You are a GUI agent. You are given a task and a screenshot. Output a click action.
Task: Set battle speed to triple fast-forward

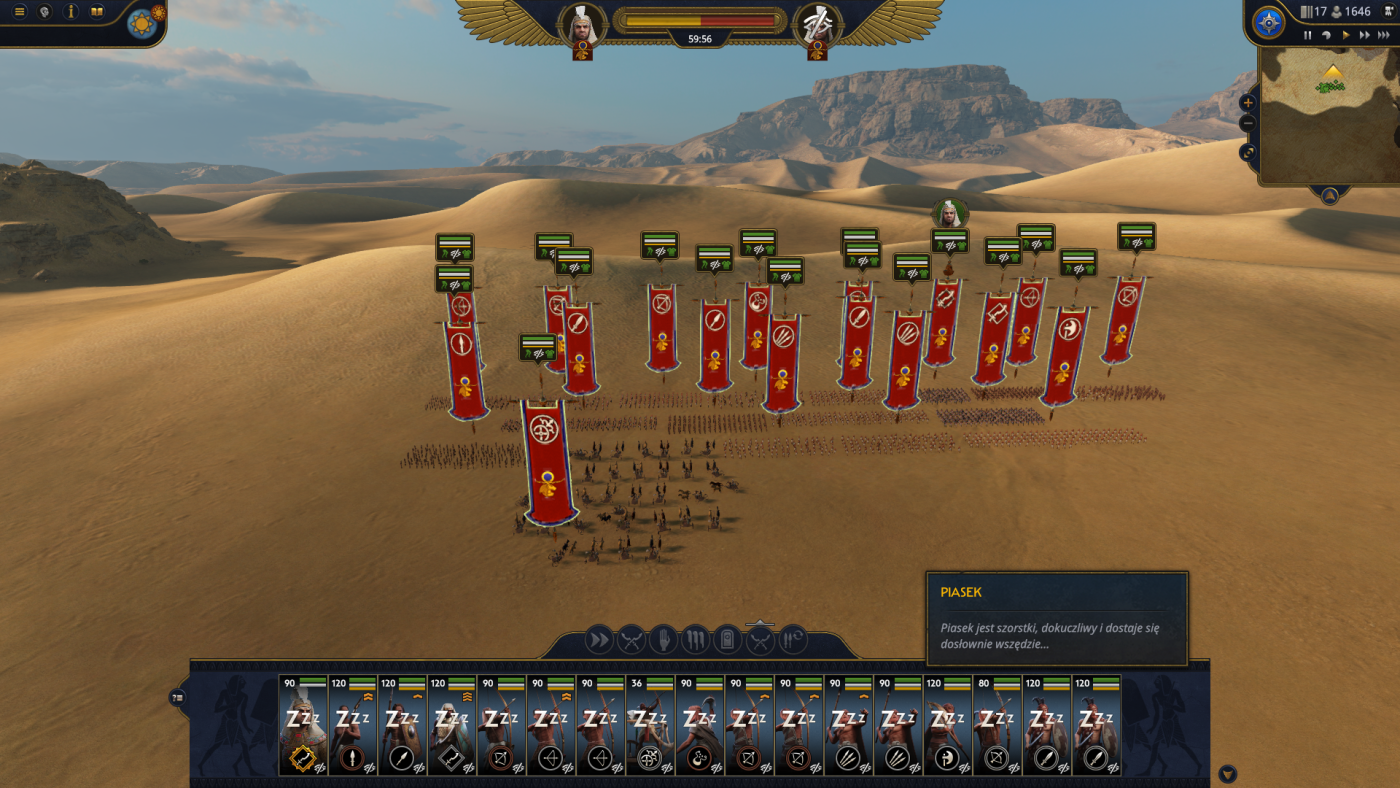click(x=1386, y=35)
